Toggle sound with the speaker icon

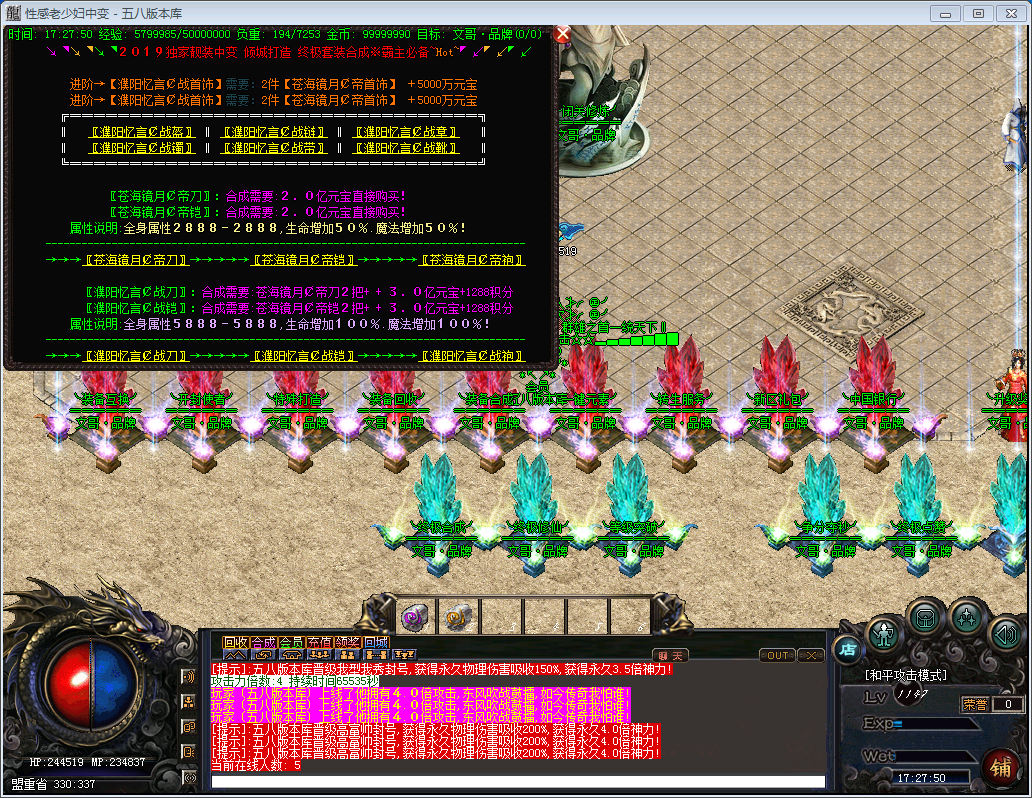[1006, 633]
